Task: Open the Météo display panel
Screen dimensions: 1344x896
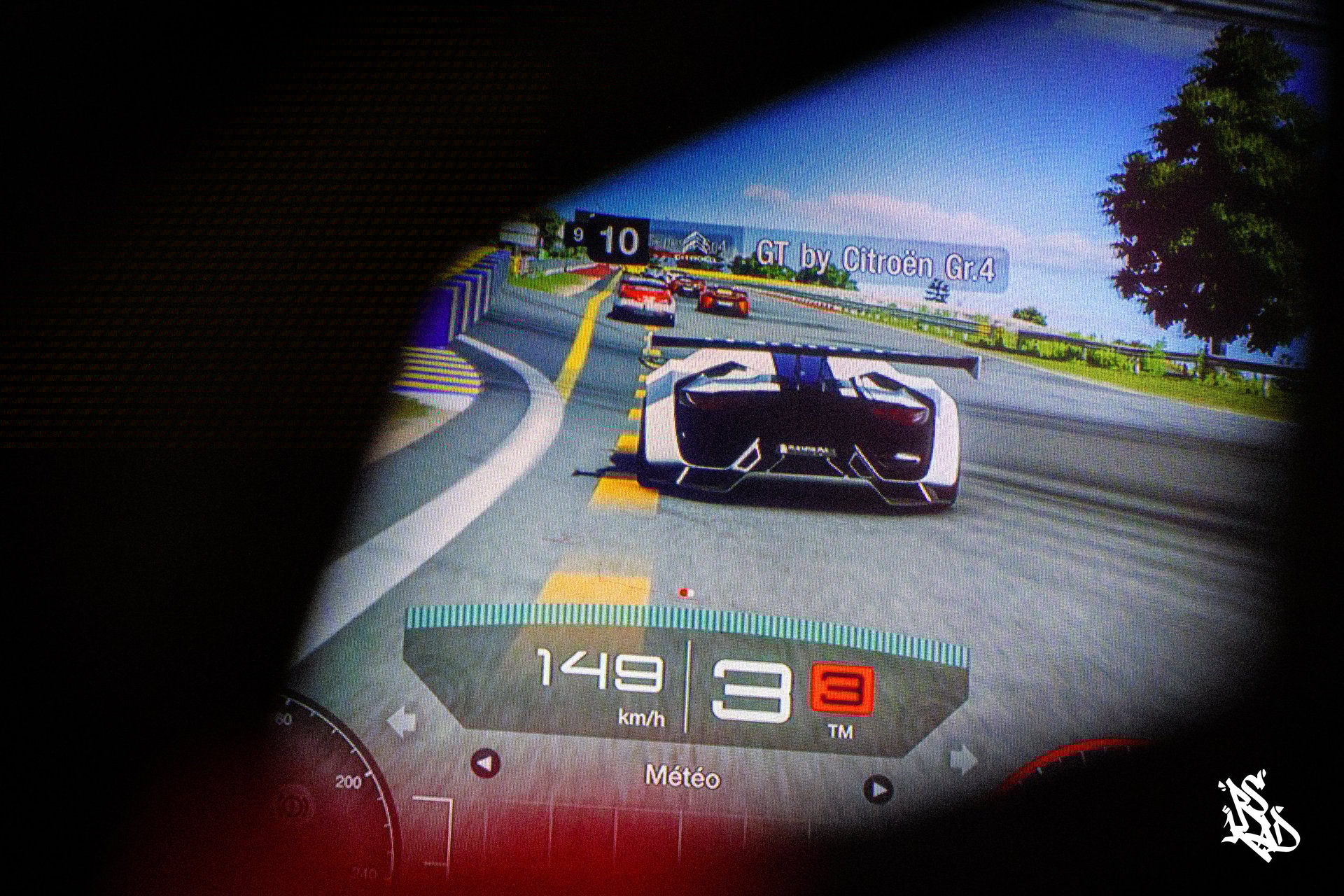Action: point(682,777)
